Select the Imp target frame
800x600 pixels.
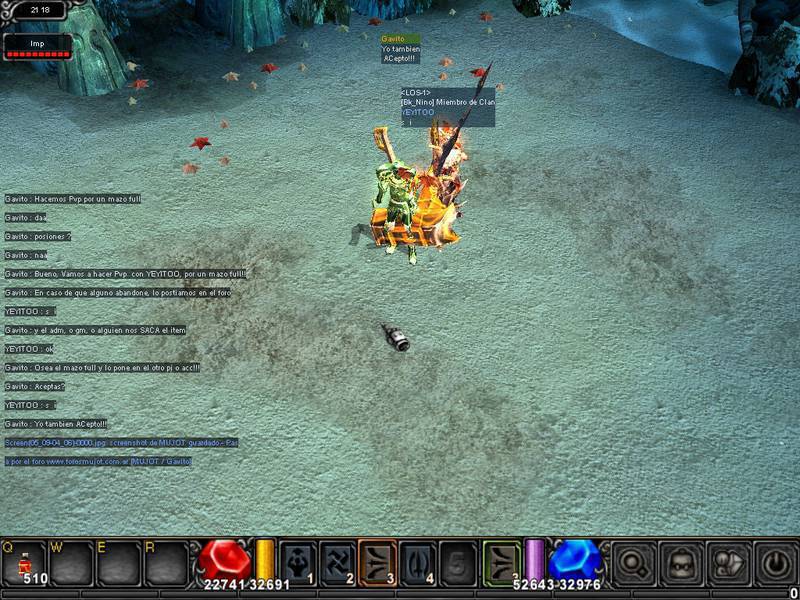click(x=37, y=47)
